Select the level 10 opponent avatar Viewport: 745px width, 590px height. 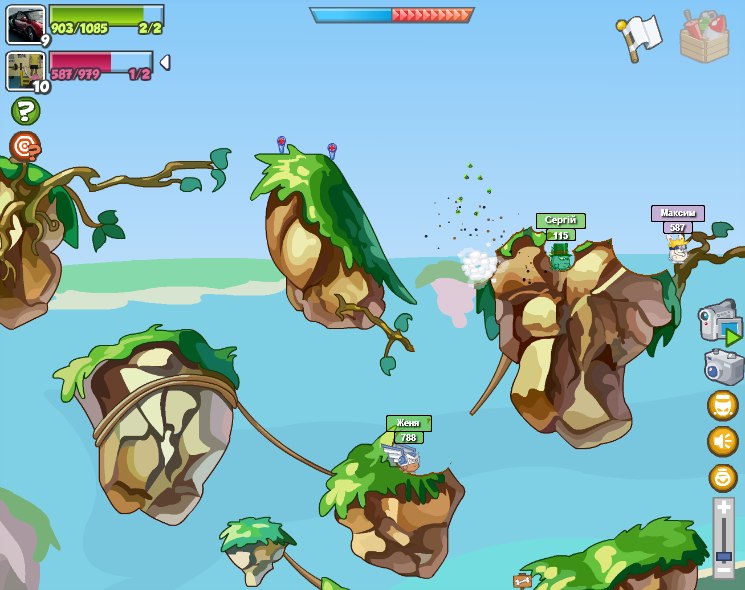25,71
